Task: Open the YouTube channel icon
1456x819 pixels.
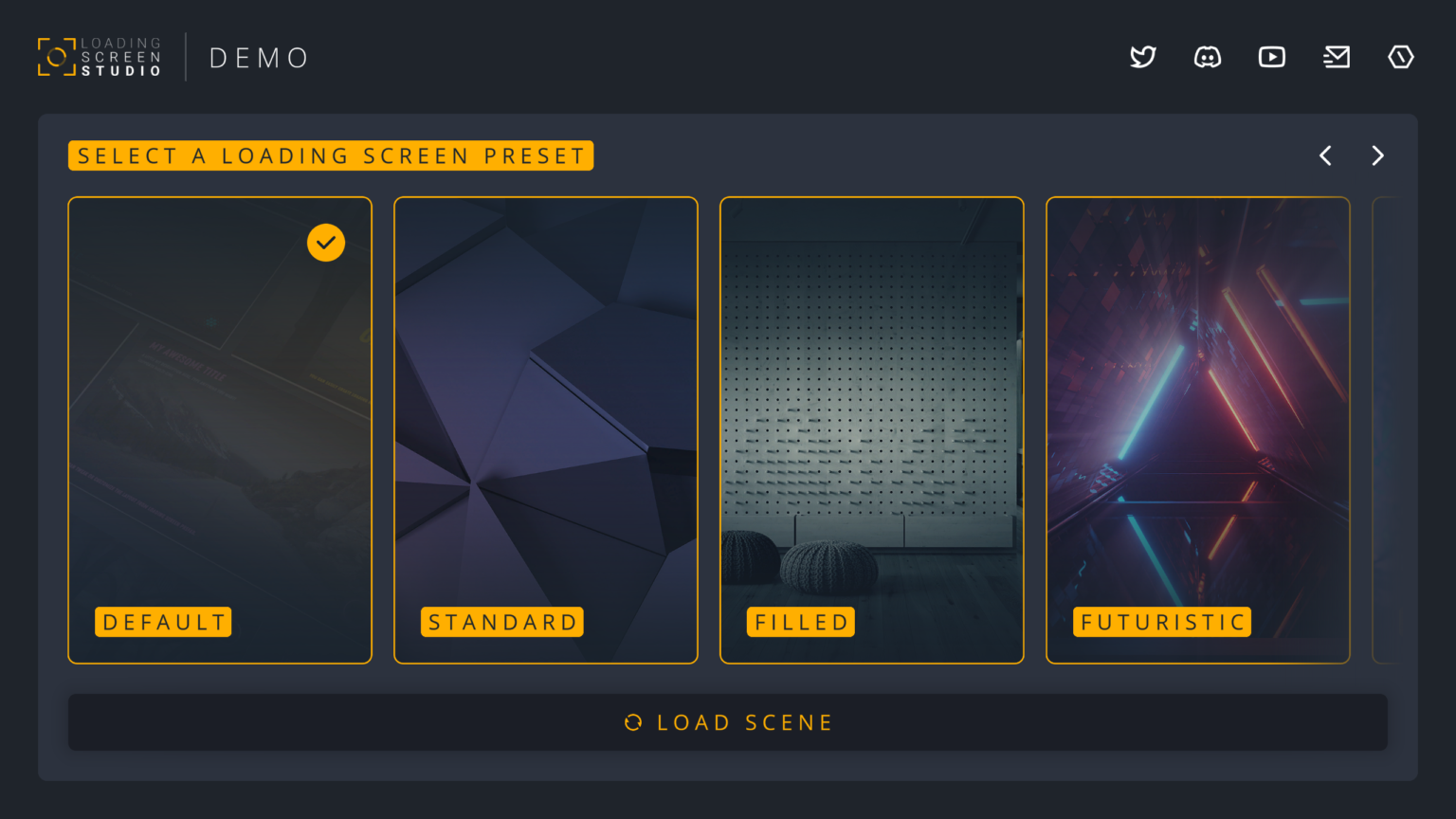Action: 1271,57
